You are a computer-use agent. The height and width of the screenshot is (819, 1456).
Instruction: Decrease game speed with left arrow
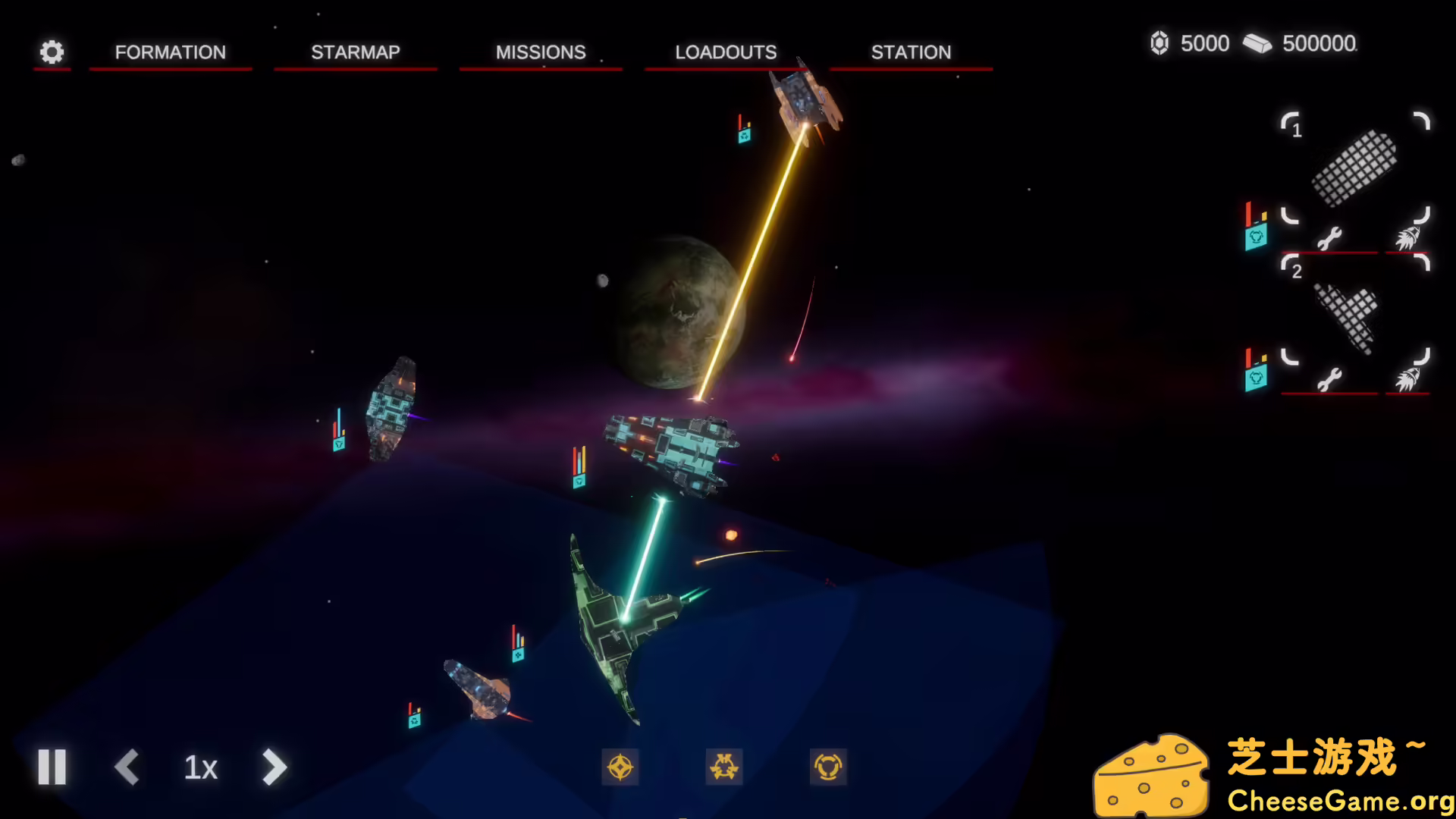(127, 767)
